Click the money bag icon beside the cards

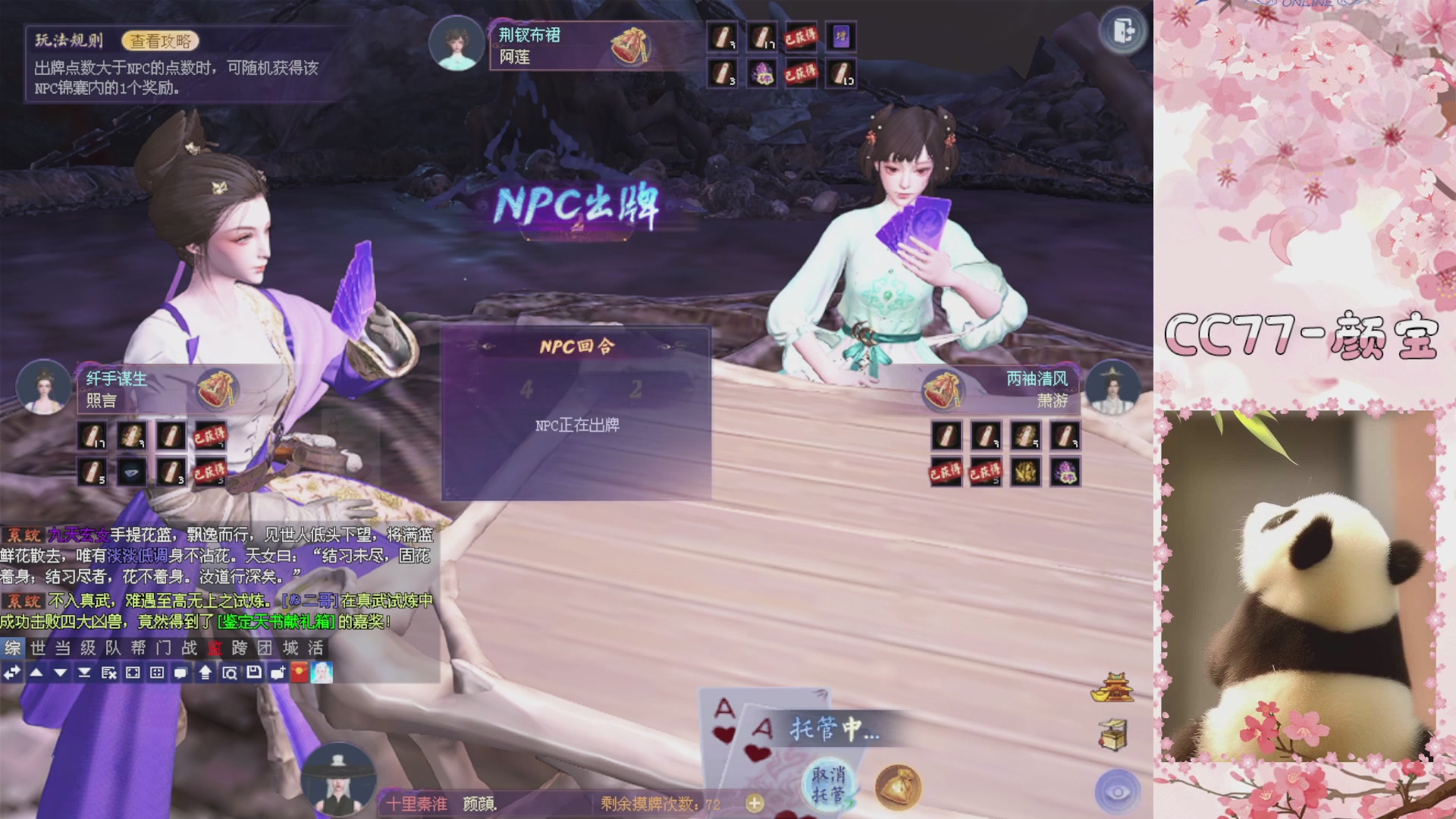click(897, 789)
